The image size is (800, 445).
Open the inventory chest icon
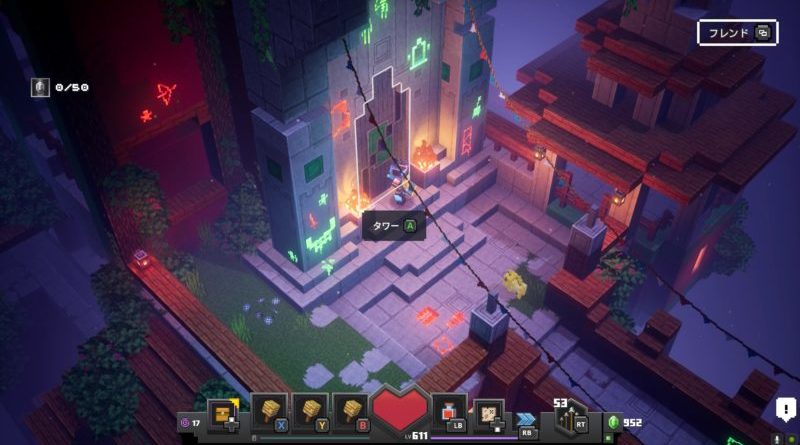(x=223, y=412)
